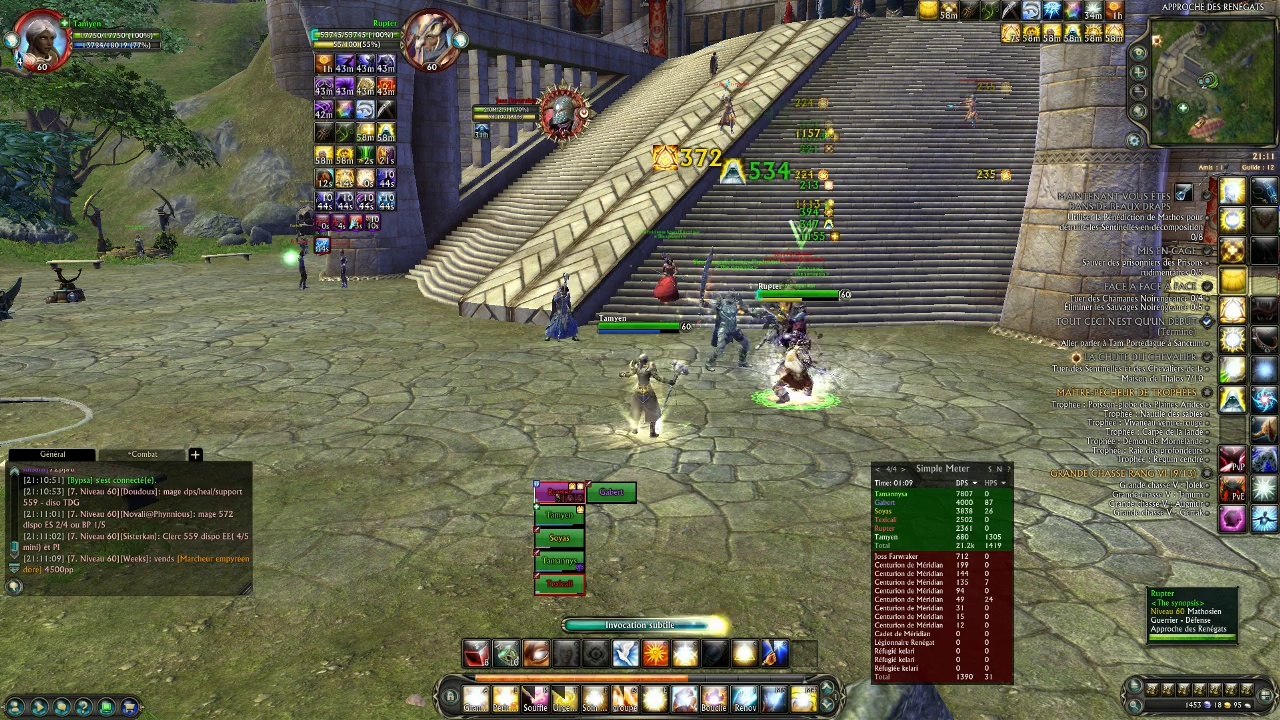Activate the Bouclie shield ability
Viewport: 1280px width, 720px height.
(x=713, y=699)
